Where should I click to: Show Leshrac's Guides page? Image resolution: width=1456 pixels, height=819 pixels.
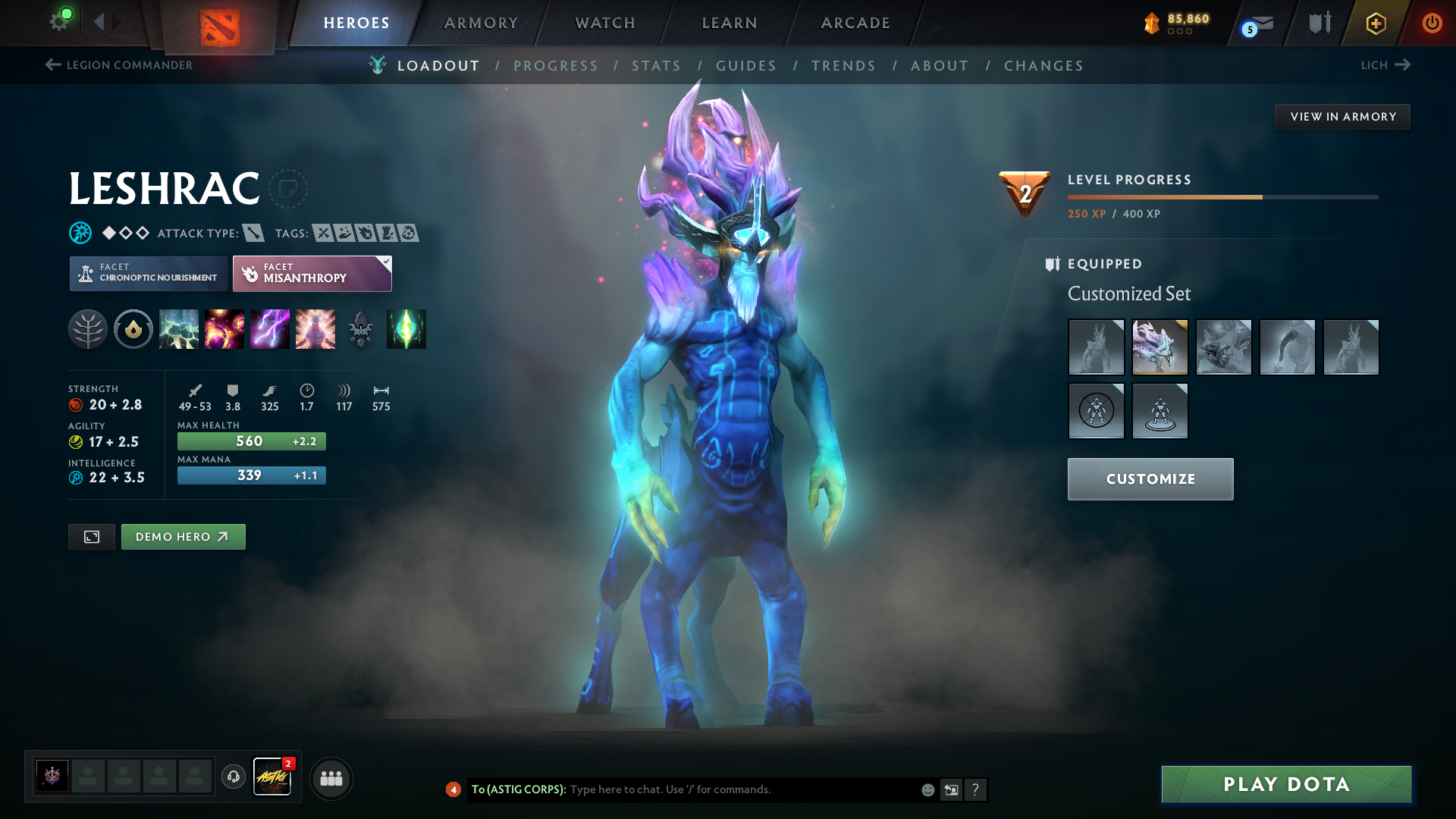(x=746, y=66)
